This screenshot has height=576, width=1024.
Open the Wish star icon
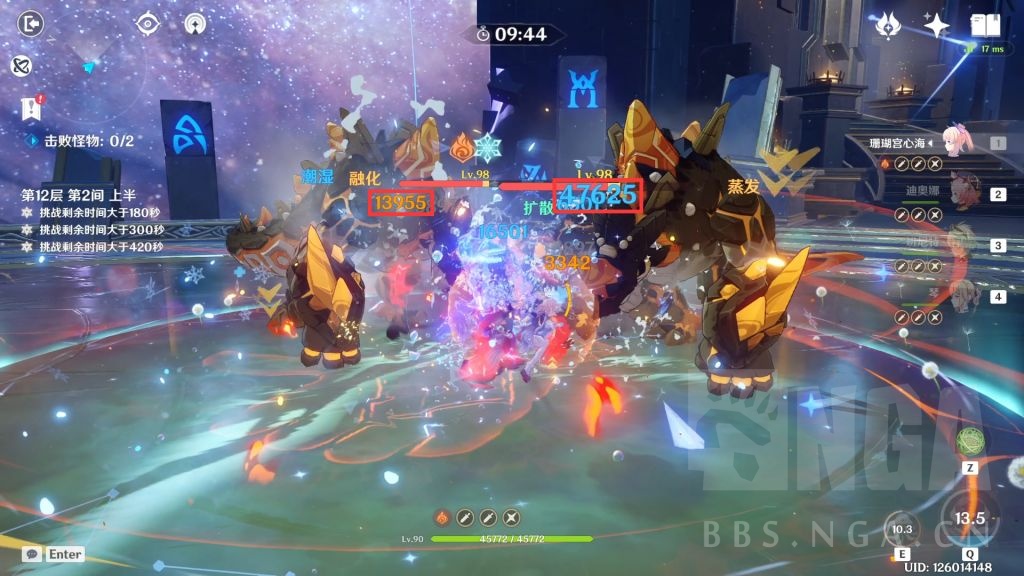click(x=936, y=25)
